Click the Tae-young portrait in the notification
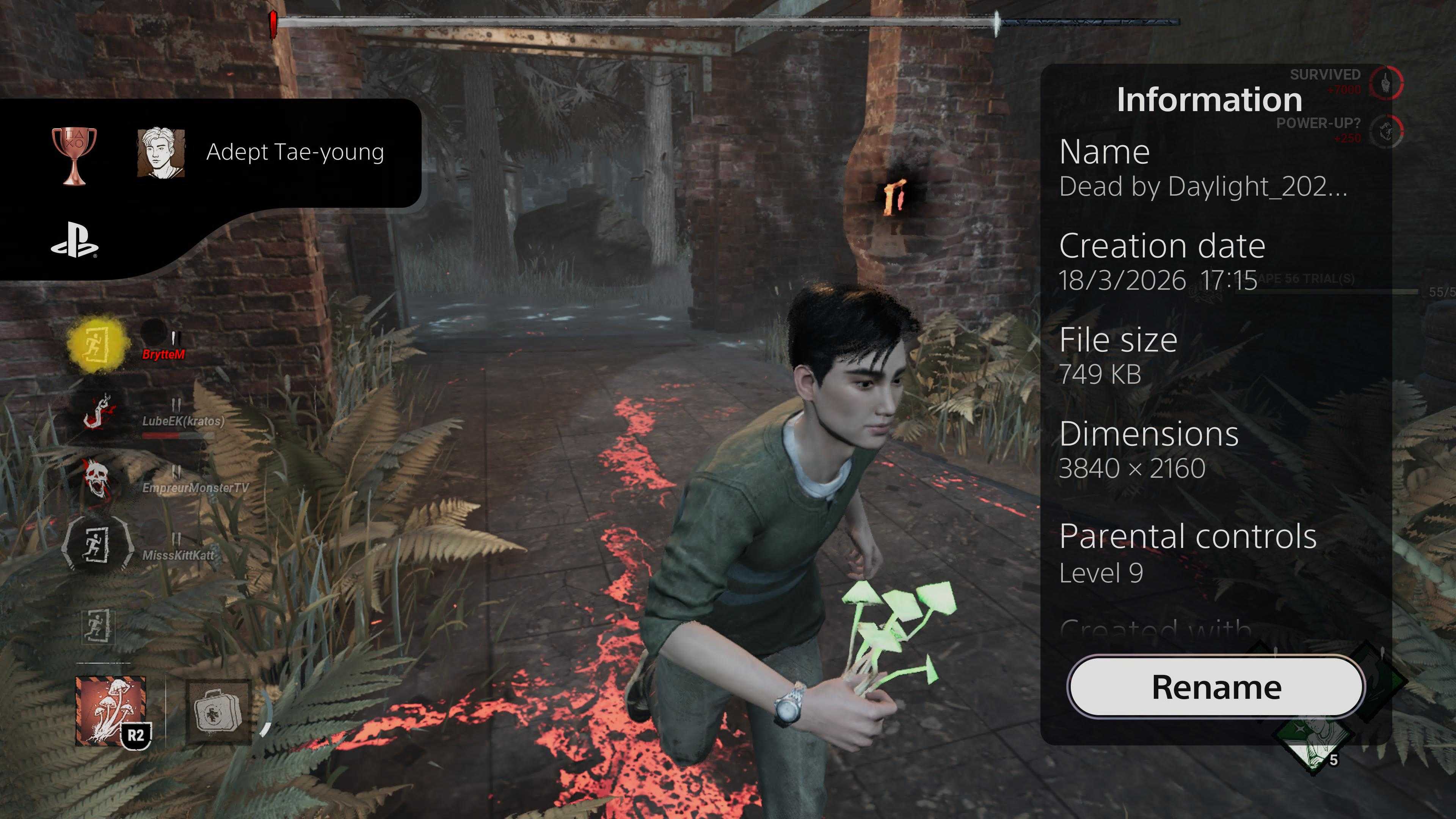 (161, 152)
